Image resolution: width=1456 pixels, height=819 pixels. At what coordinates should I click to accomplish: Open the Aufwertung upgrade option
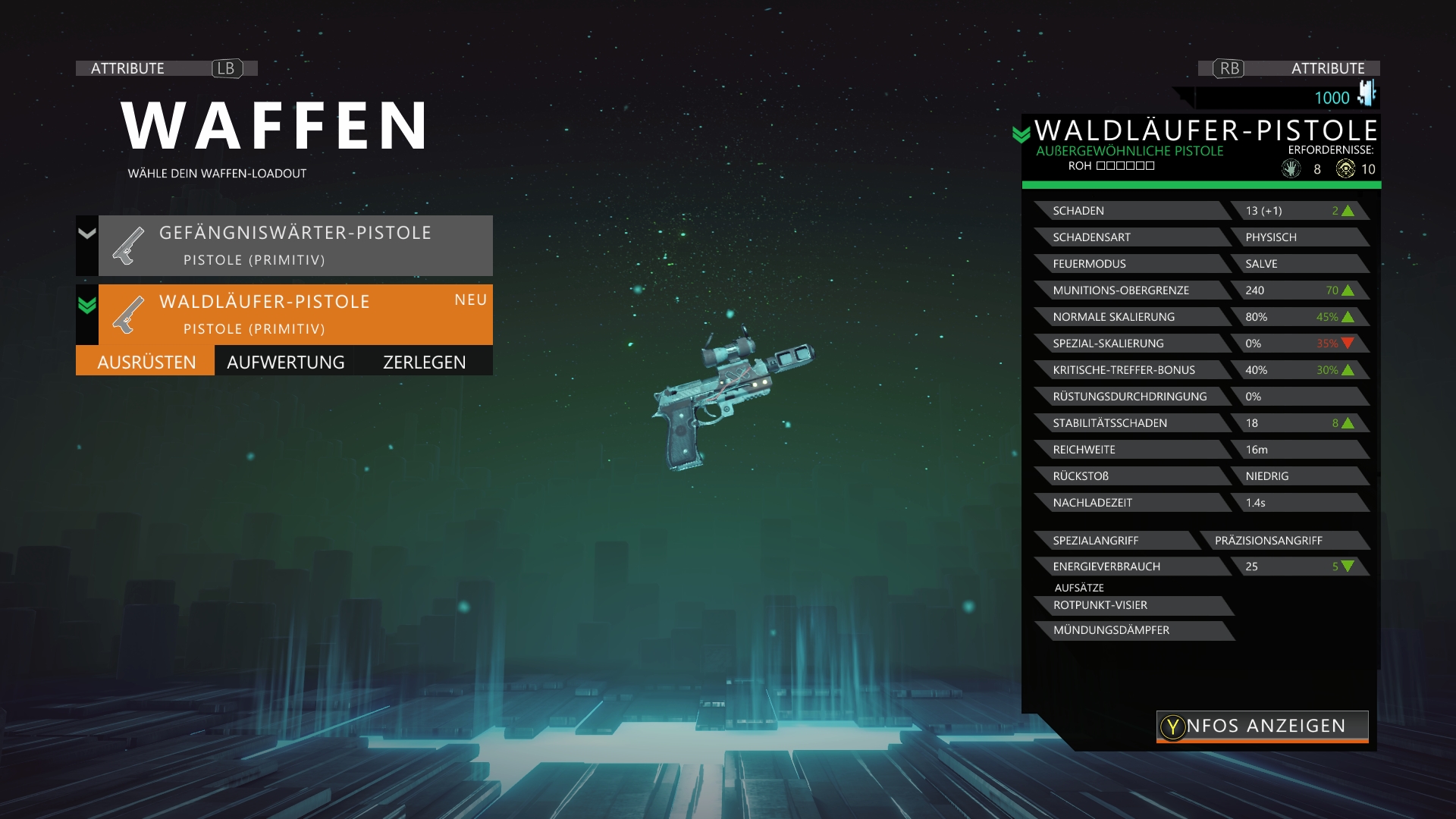click(286, 362)
